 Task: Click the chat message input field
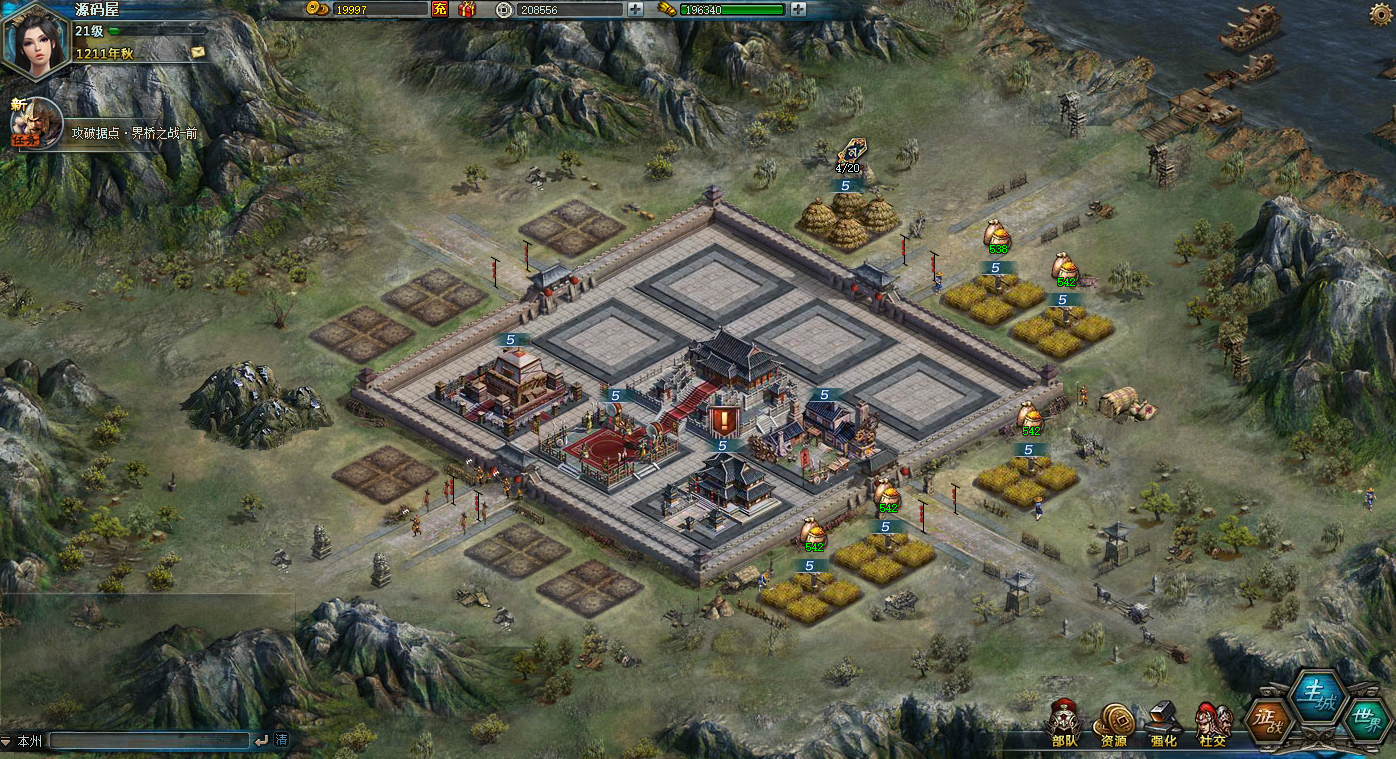tap(148, 741)
